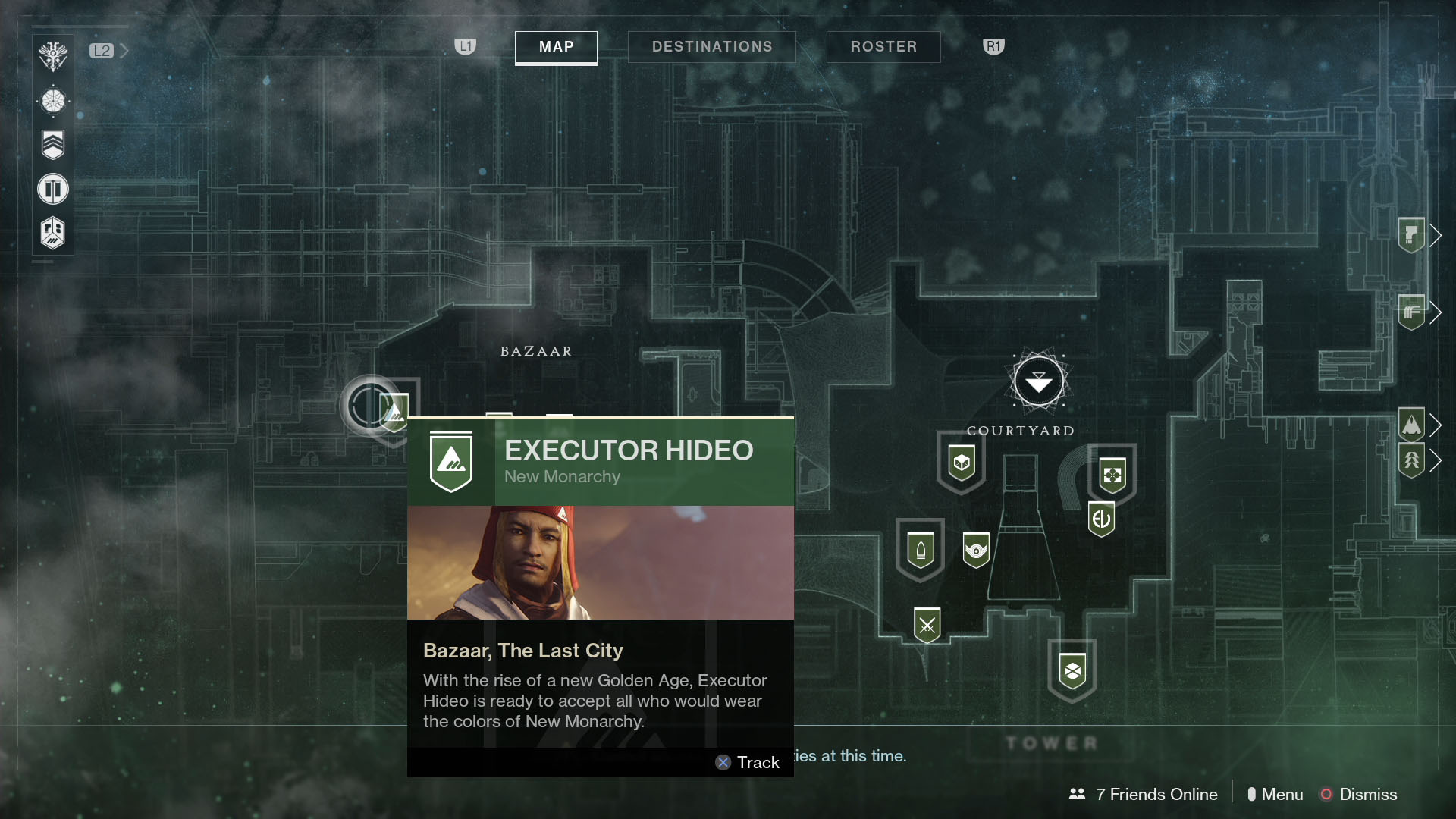Open the Roster tab
1456x819 pixels.
point(883,46)
